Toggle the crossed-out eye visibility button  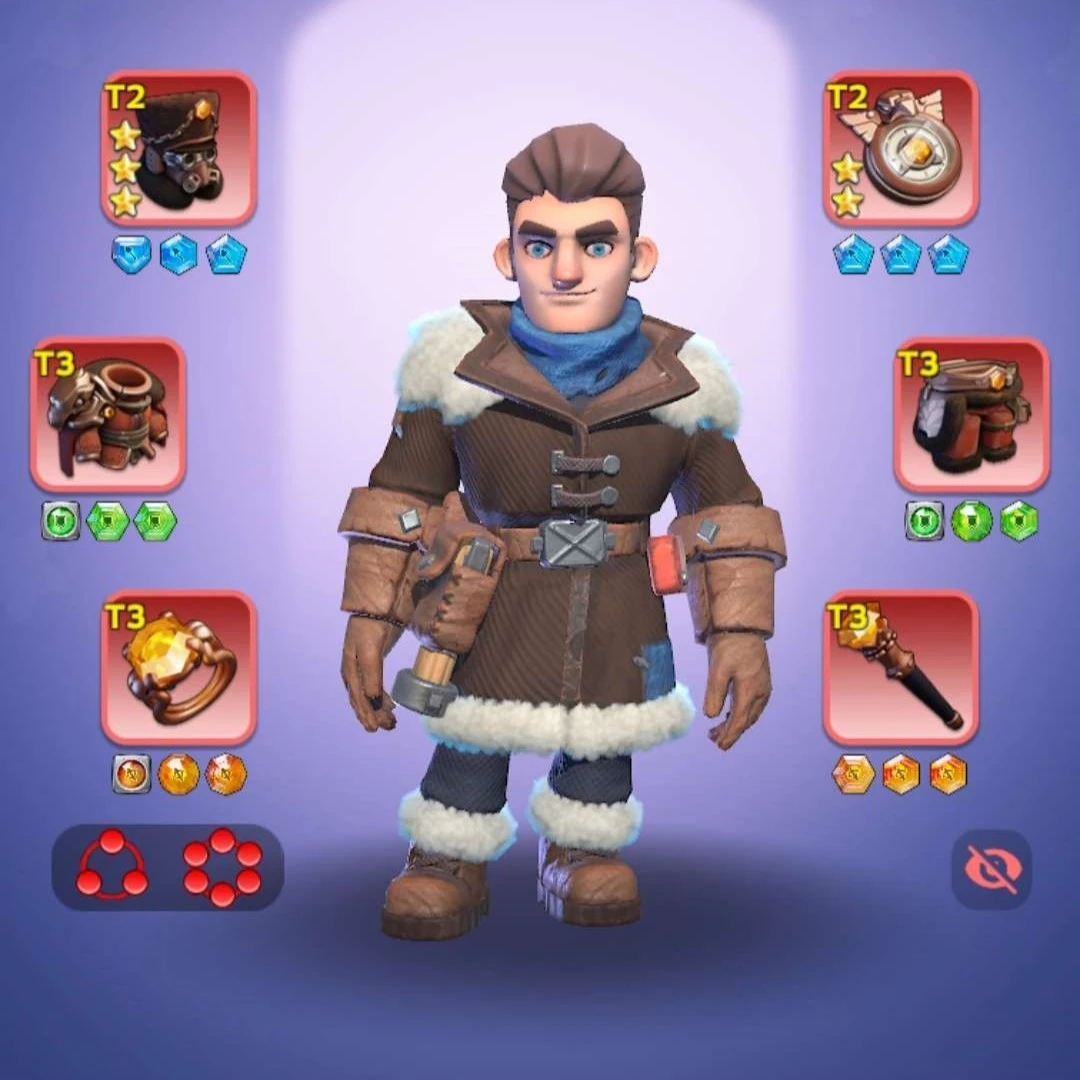(990, 868)
